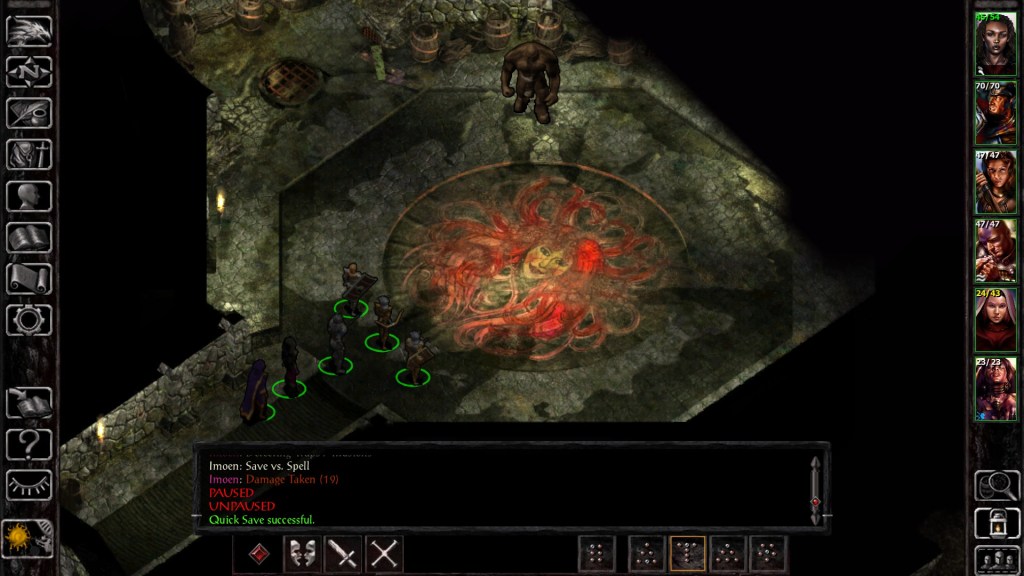Open the journal quill icon
Image resolution: width=1024 pixels, height=576 pixels.
click(29, 113)
